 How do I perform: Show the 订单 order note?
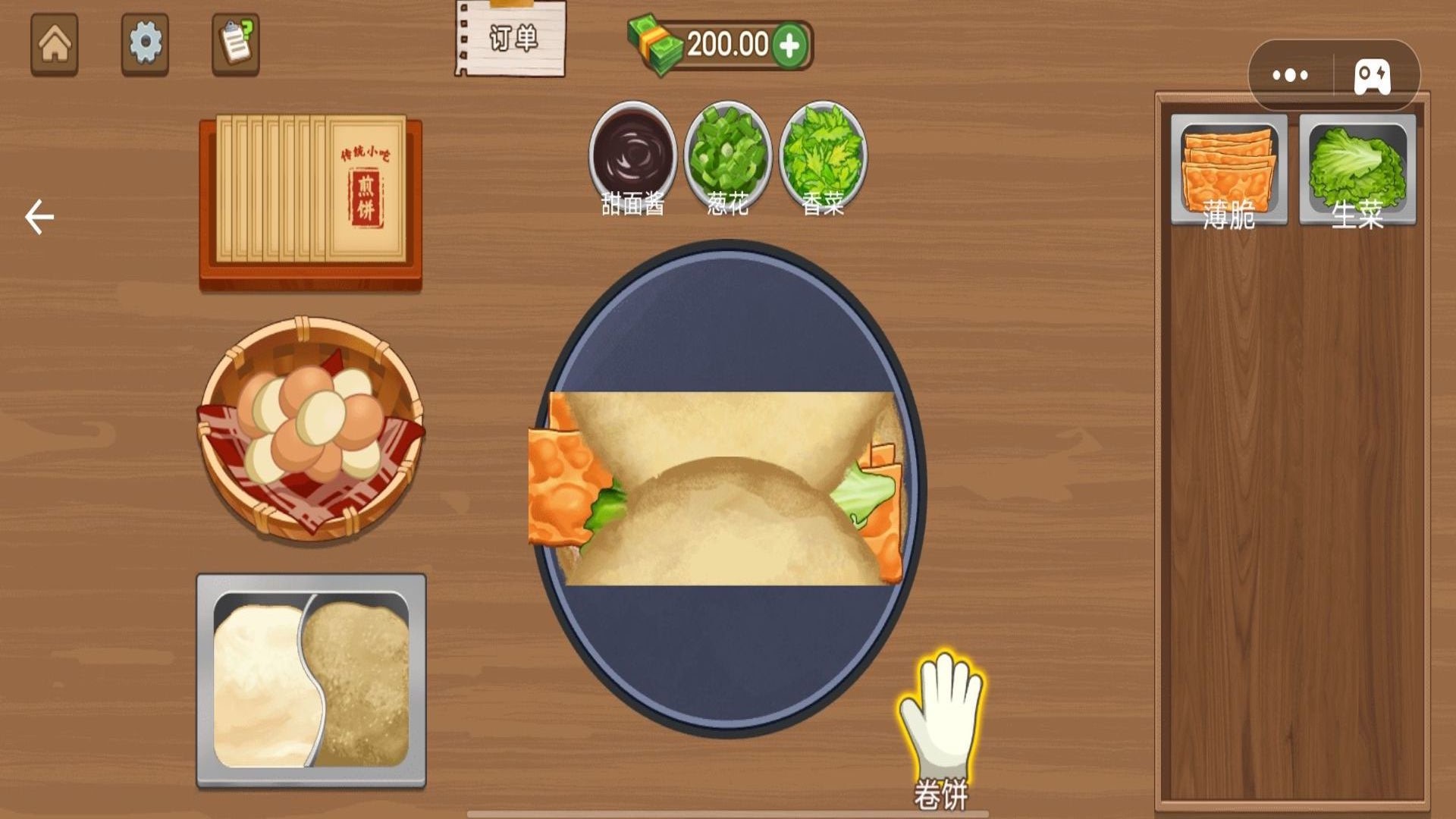511,39
